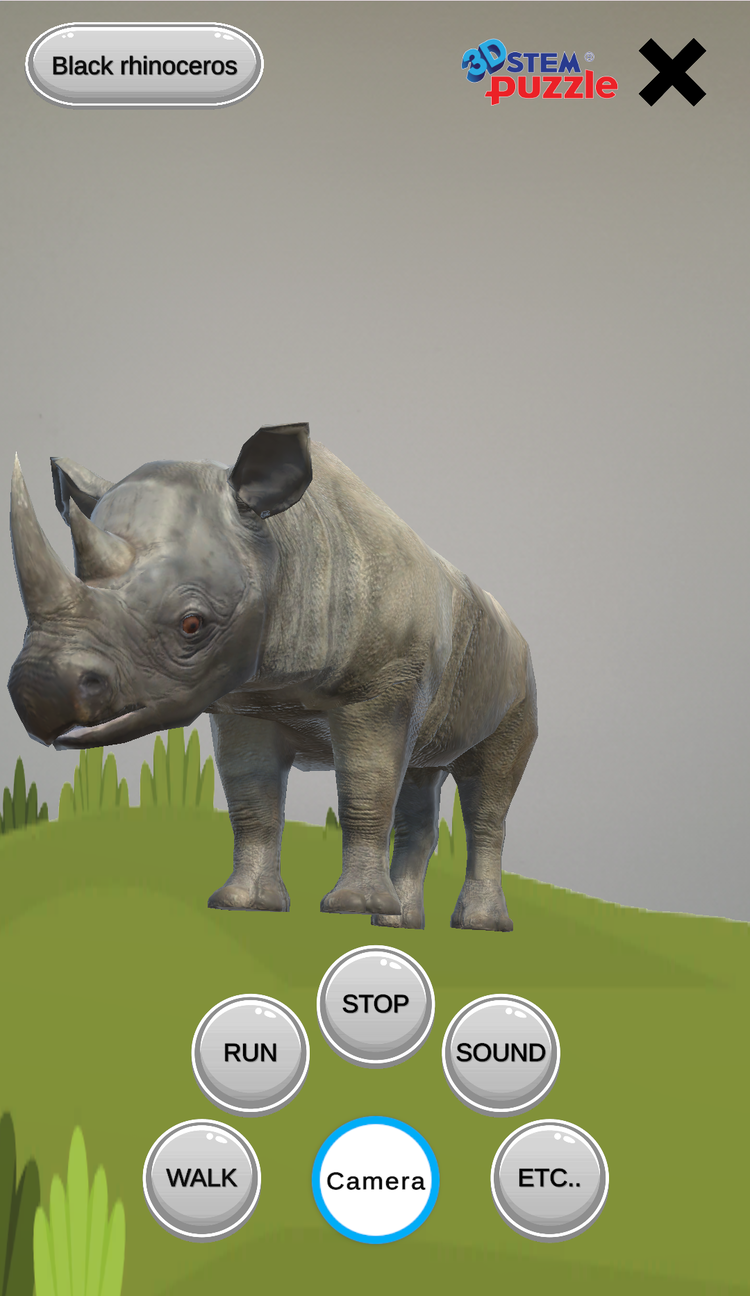The image size is (750, 1296).
Task: Open the Camera button
Action: pos(375,1181)
